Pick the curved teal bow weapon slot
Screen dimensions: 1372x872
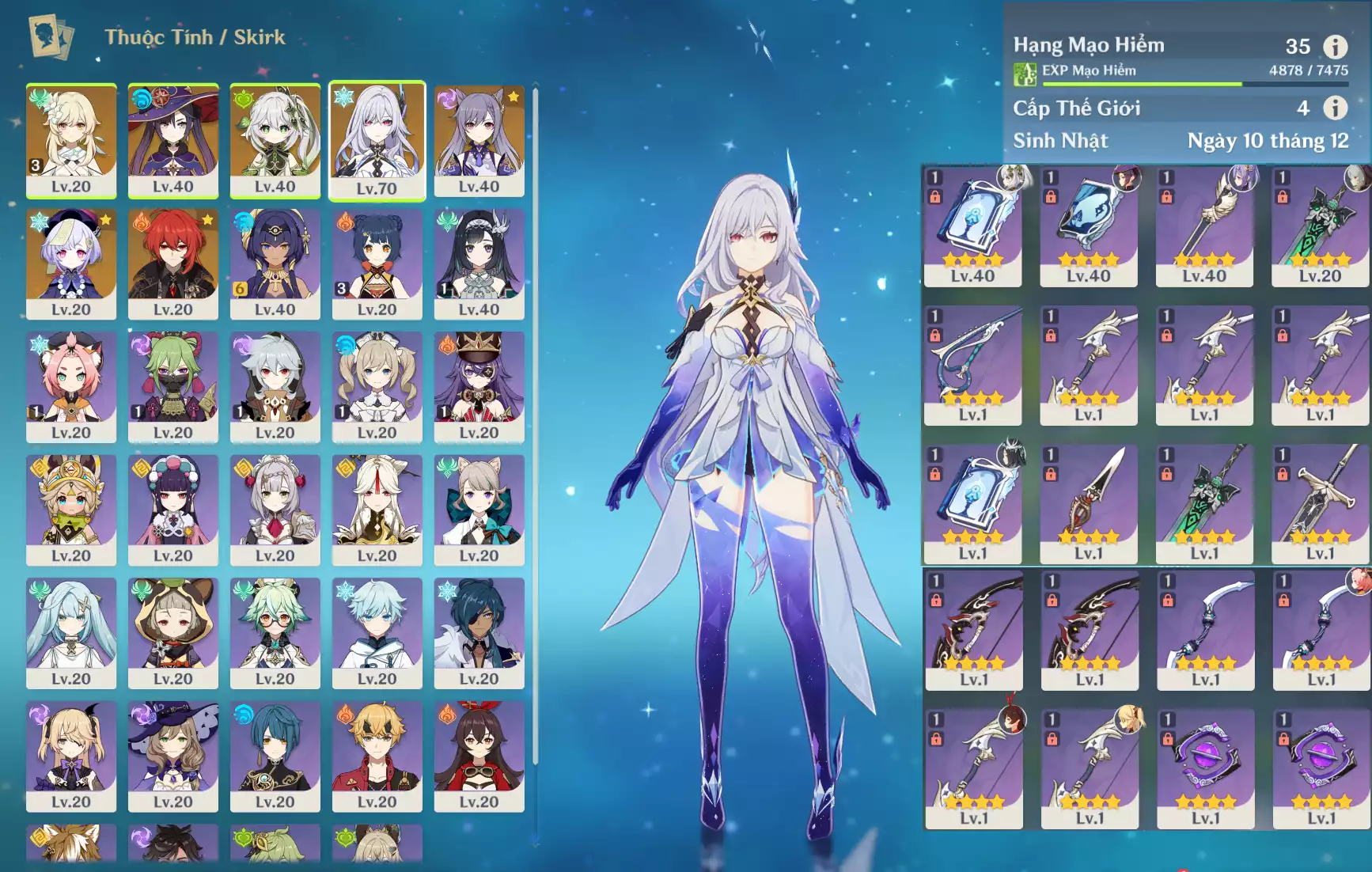coord(972,365)
